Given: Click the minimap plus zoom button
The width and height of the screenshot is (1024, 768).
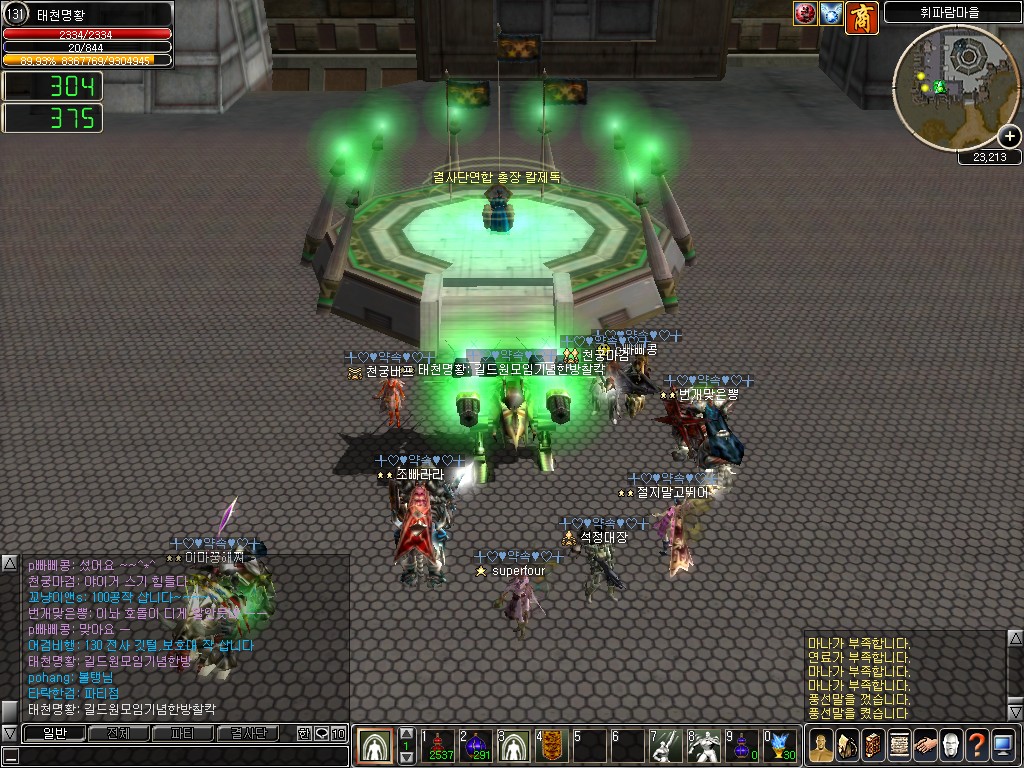Looking at the screenshot, I should tap(1009, 137).
